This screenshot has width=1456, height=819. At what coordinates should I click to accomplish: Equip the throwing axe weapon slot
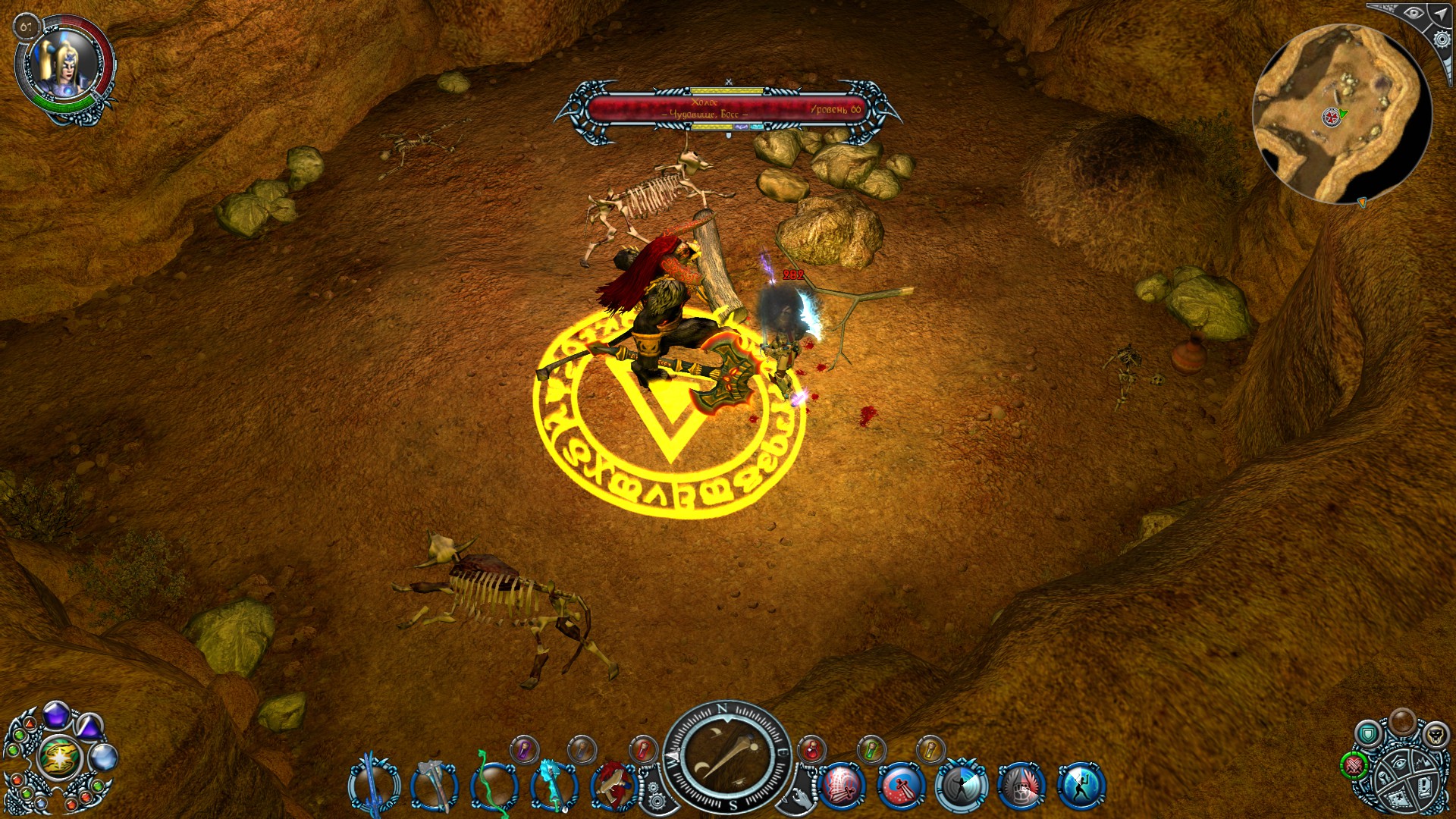coord(435,786)
